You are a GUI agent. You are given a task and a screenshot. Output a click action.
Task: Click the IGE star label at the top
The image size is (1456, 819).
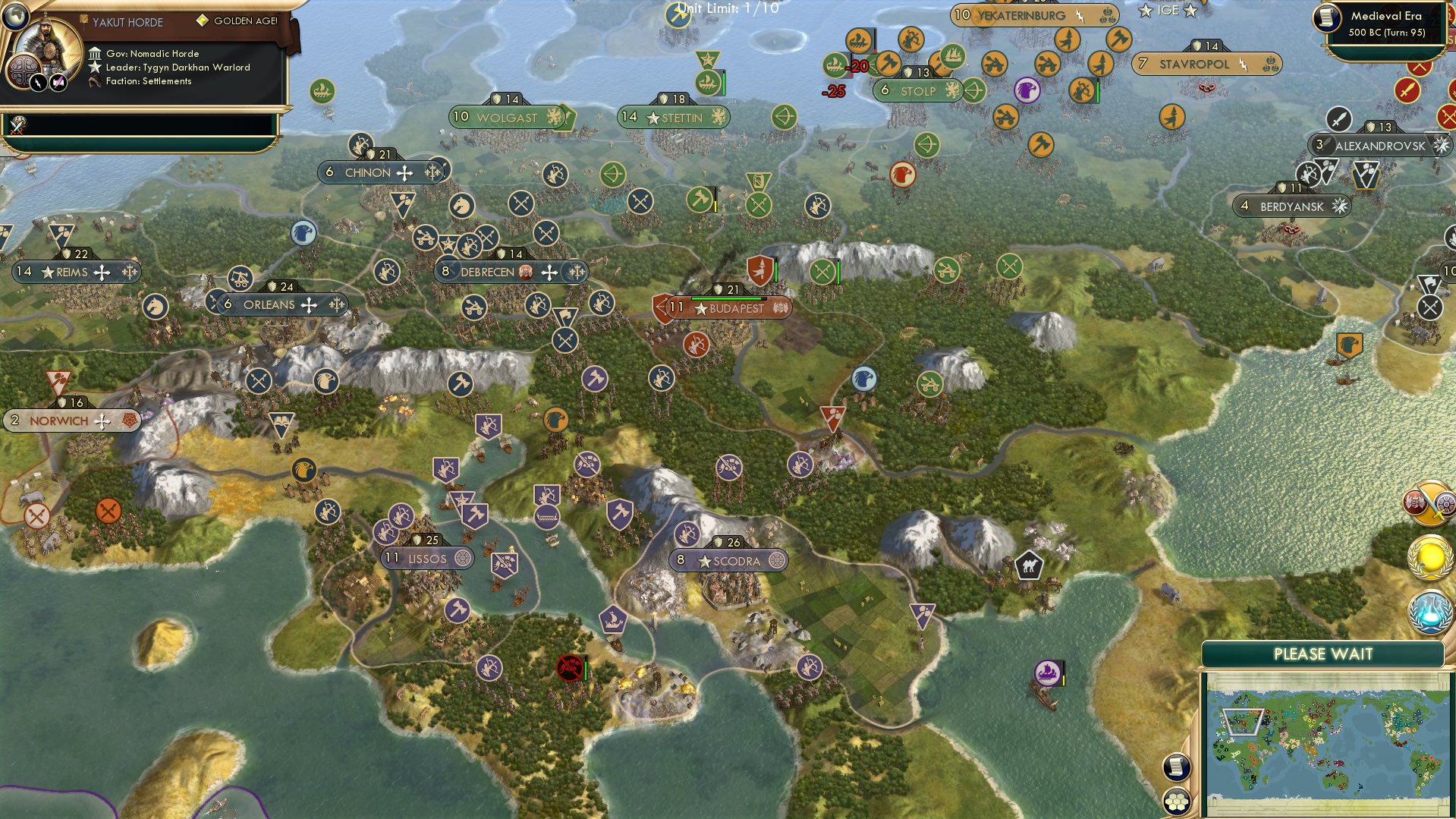click(1166, 9)
